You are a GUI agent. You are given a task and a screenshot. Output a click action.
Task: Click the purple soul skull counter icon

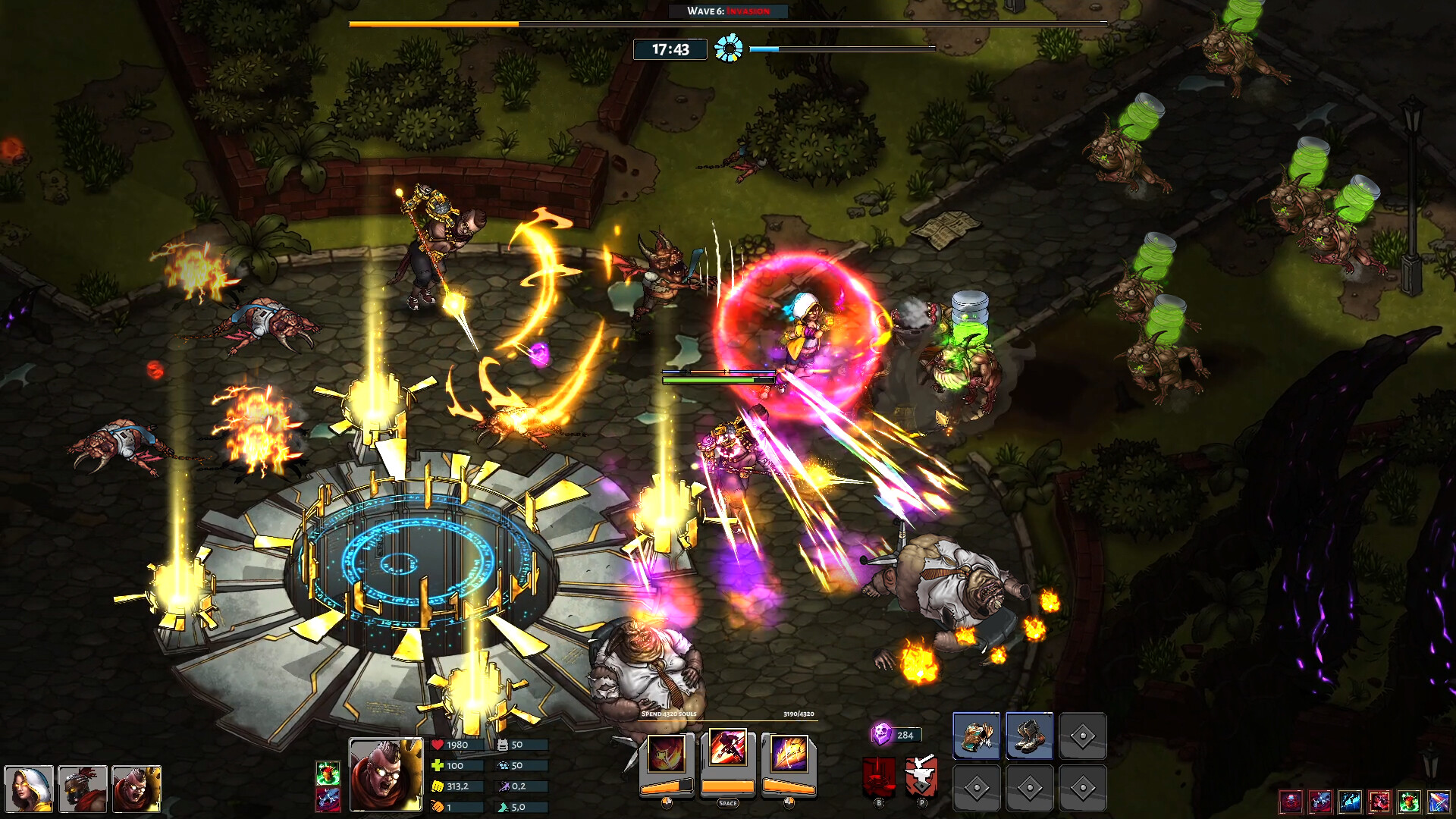point(882,734)
